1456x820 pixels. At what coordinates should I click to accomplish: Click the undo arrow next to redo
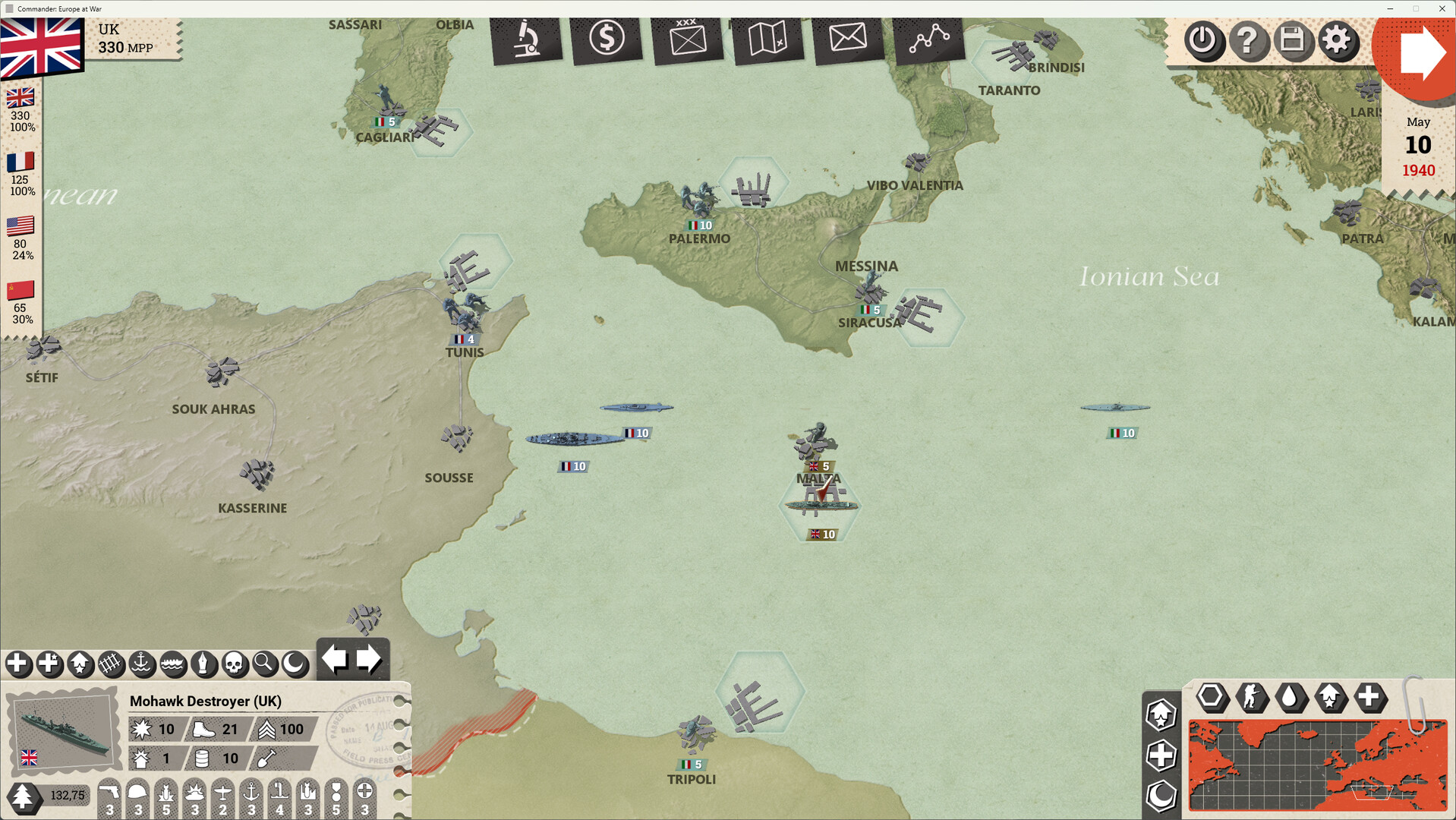click(x=335, y=659)
